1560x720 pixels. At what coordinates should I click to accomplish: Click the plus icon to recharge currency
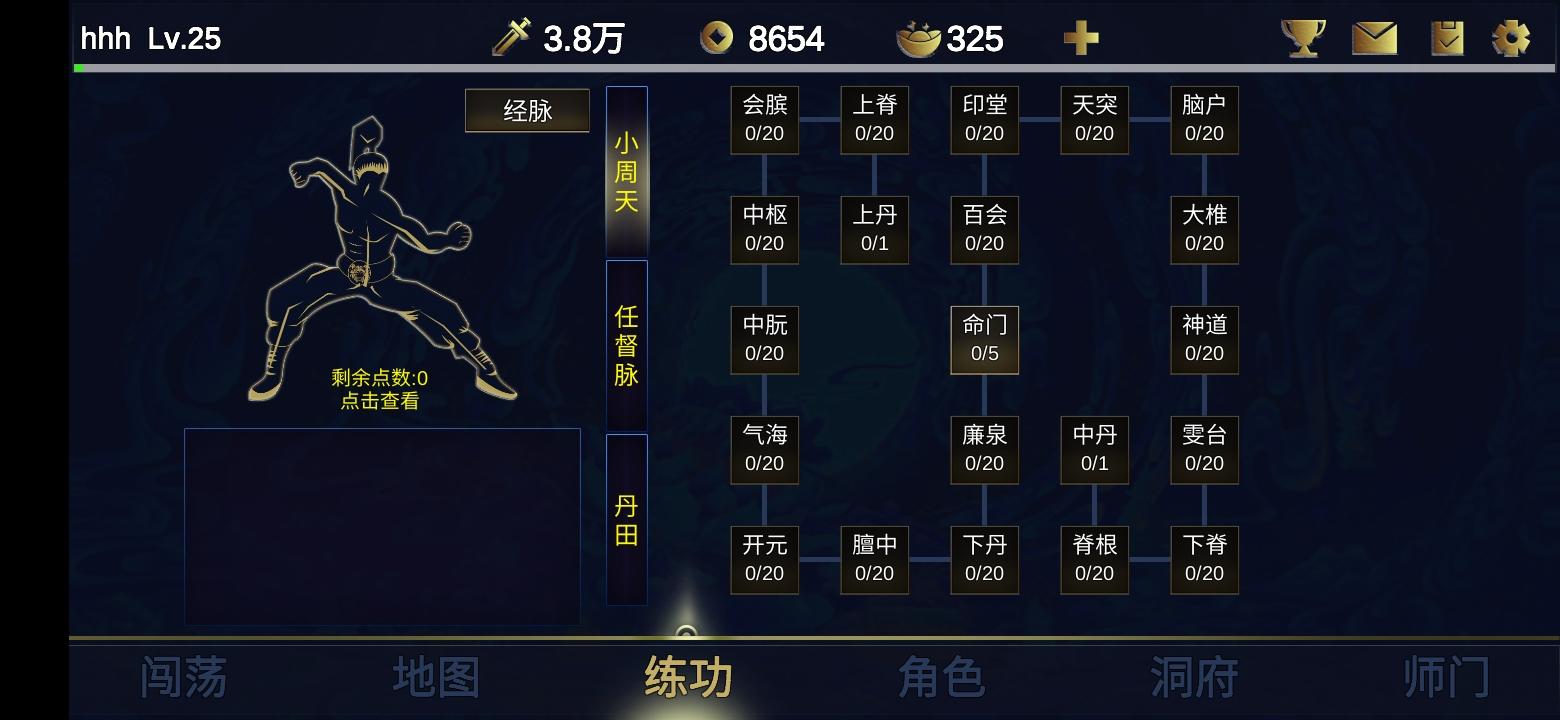(1082, 38)
